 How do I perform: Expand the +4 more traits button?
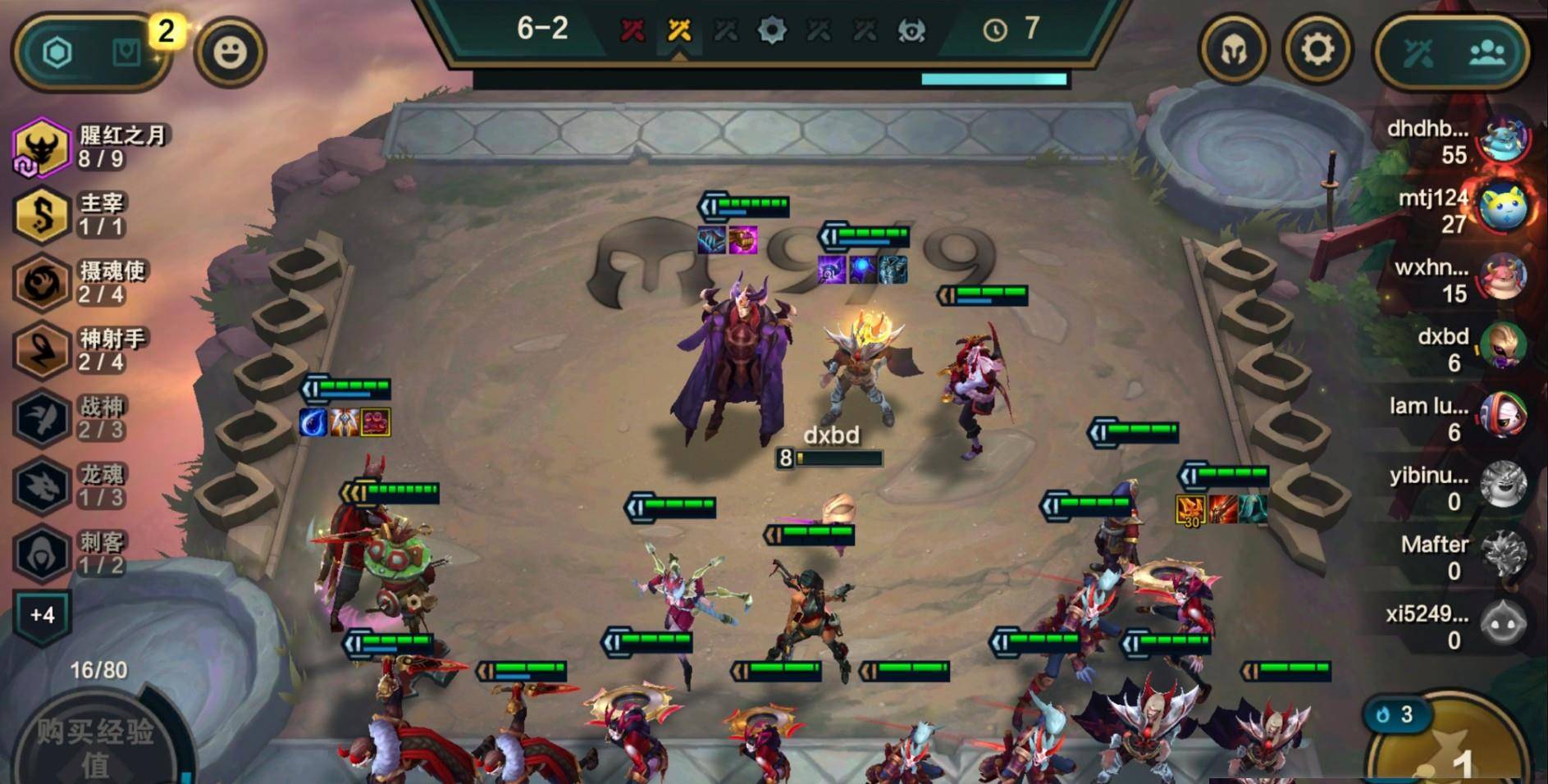point(42,615)
